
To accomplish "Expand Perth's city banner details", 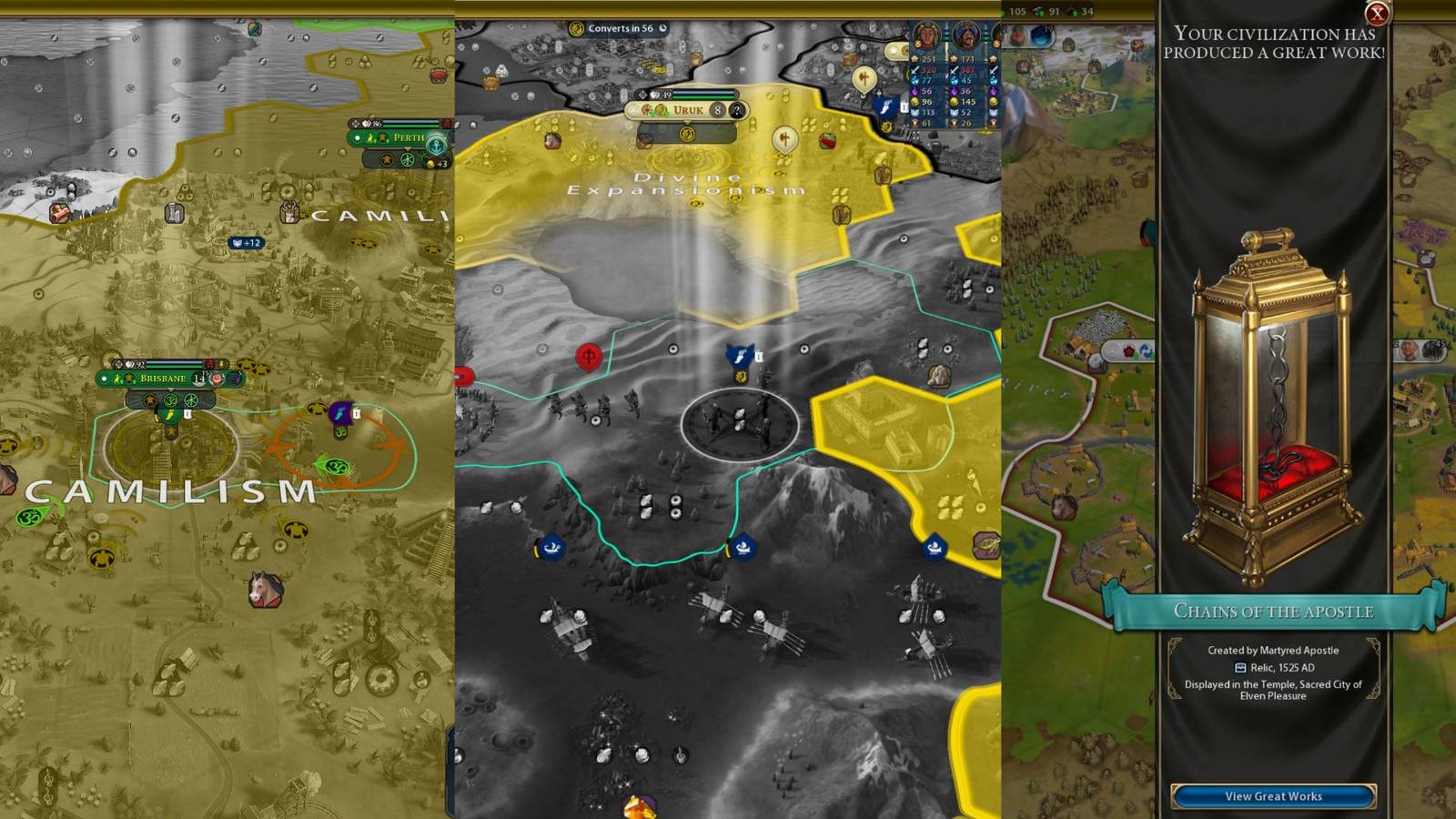I will (x=408, y=149).
